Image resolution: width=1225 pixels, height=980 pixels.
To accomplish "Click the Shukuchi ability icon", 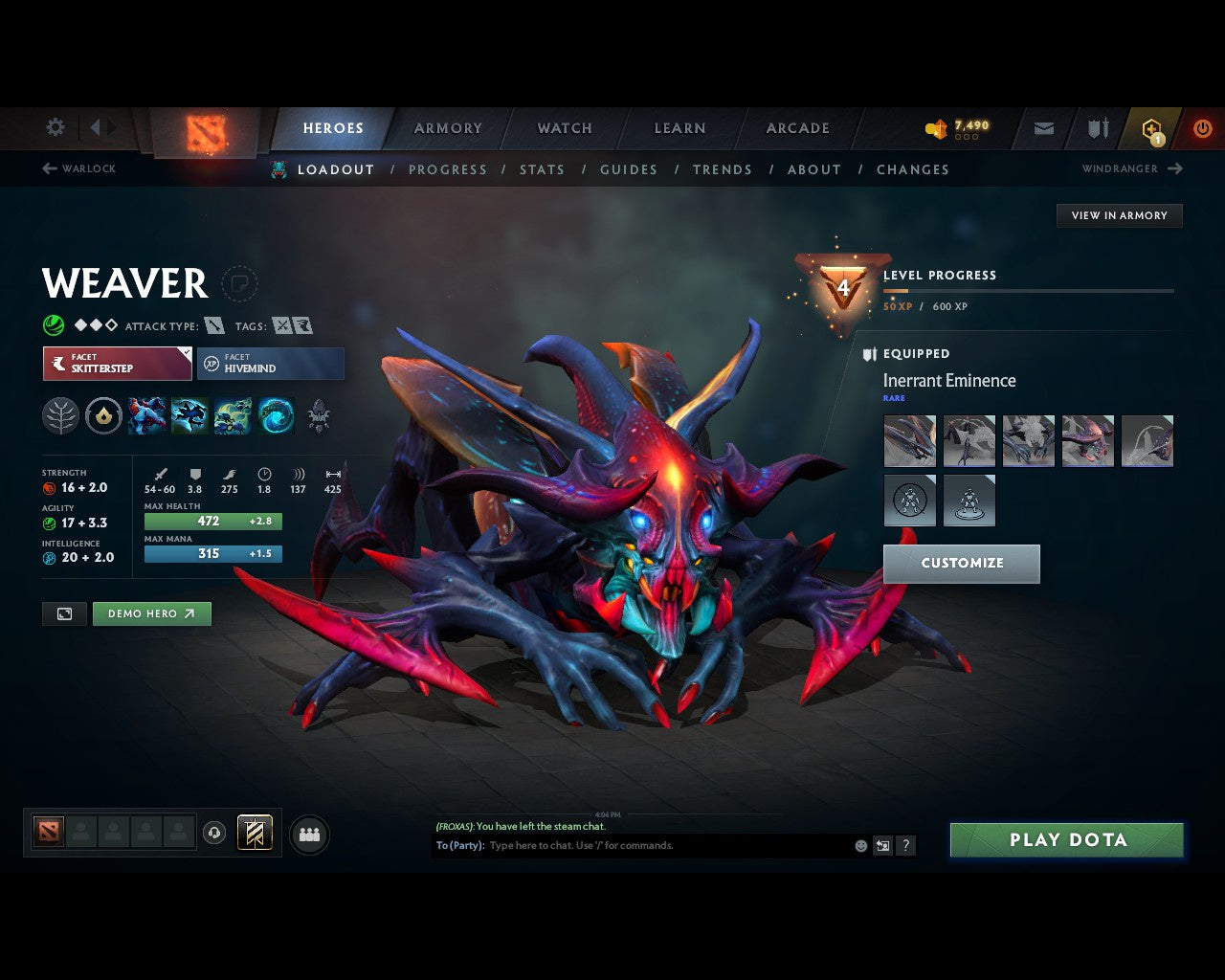I will [x=190, y=415].
